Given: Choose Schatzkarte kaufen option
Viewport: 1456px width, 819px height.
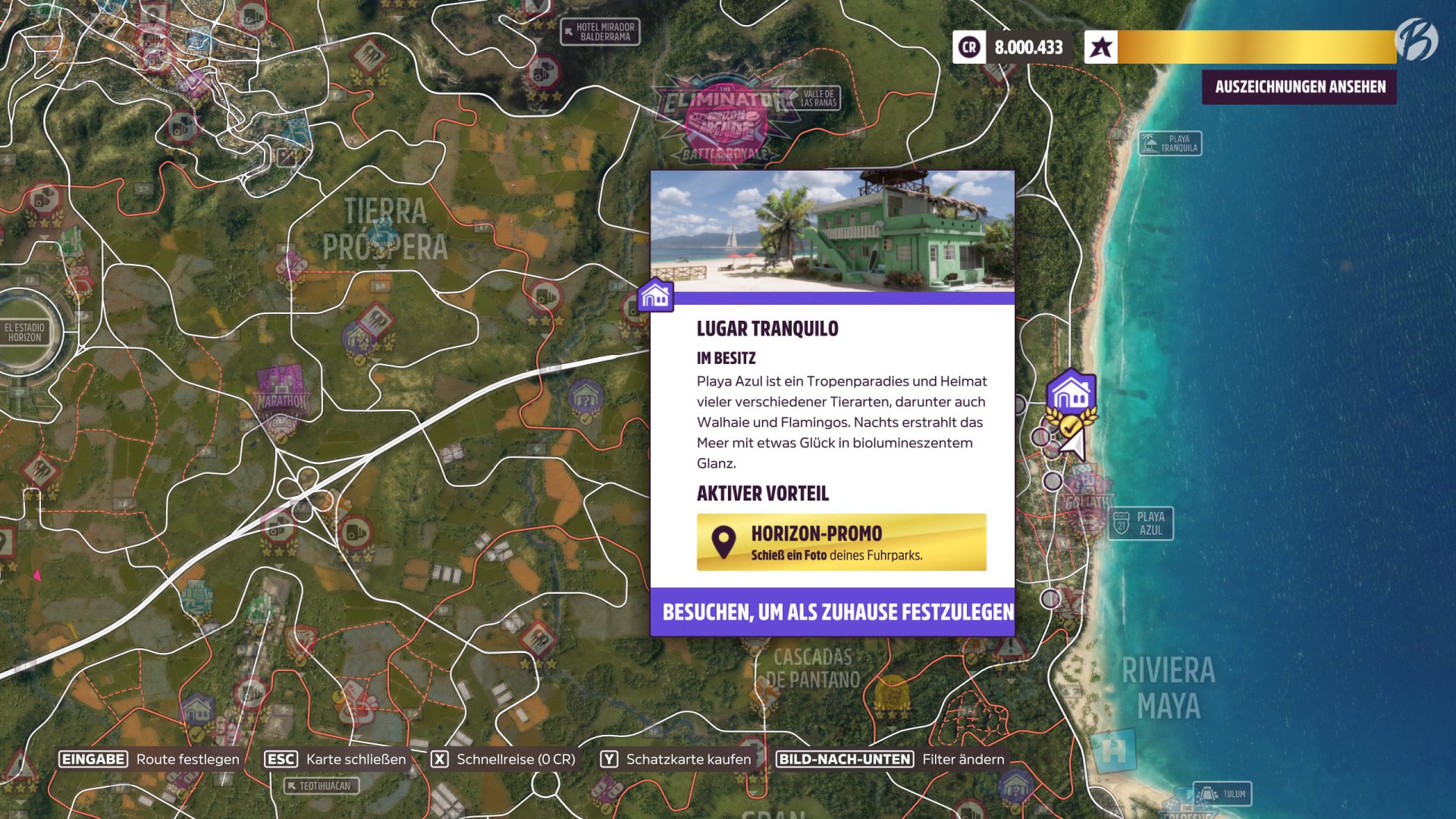Looking at the screenshot, I should 686,758.
